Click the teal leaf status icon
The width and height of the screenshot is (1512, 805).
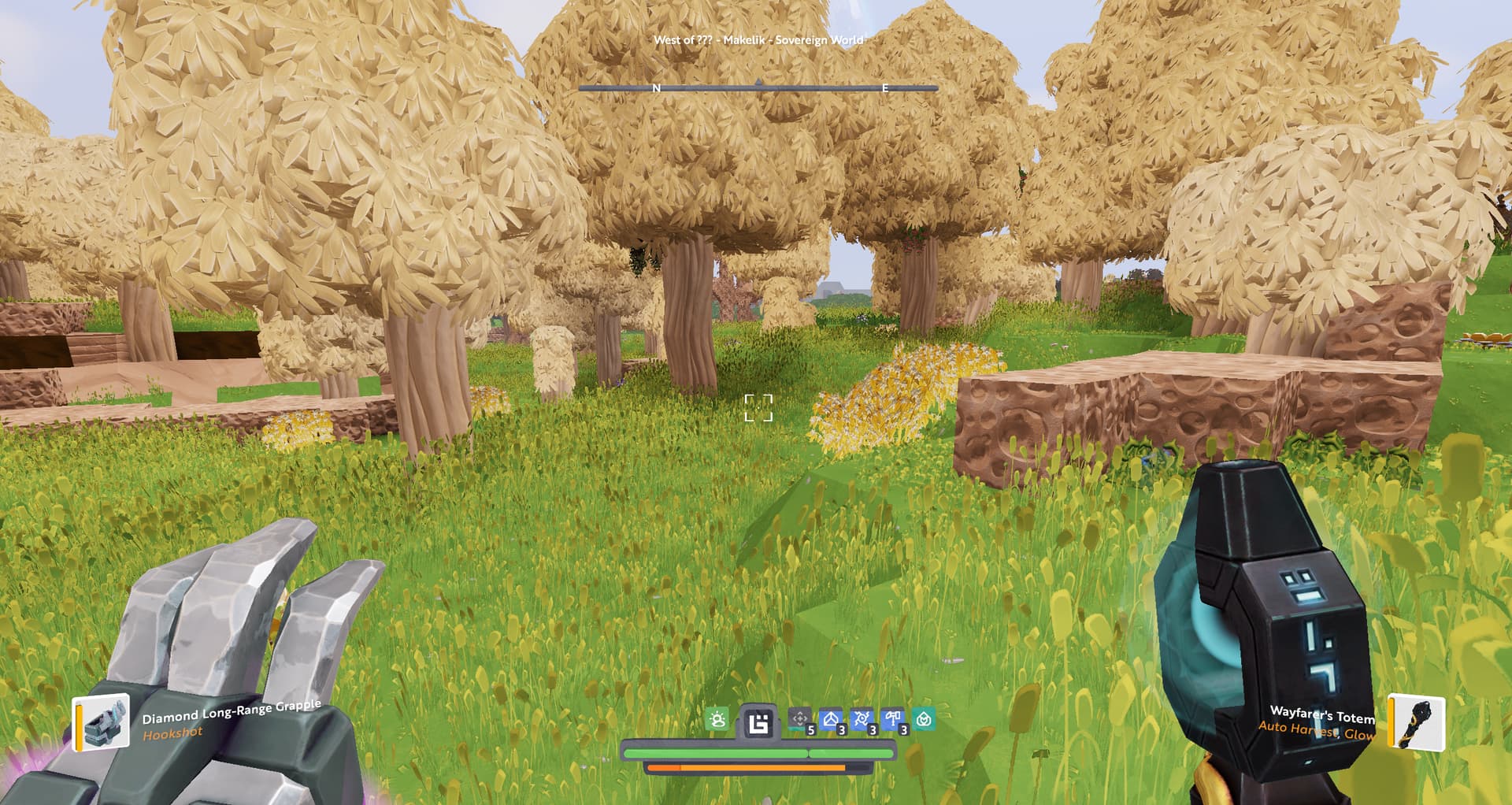(x=925, y=719)
